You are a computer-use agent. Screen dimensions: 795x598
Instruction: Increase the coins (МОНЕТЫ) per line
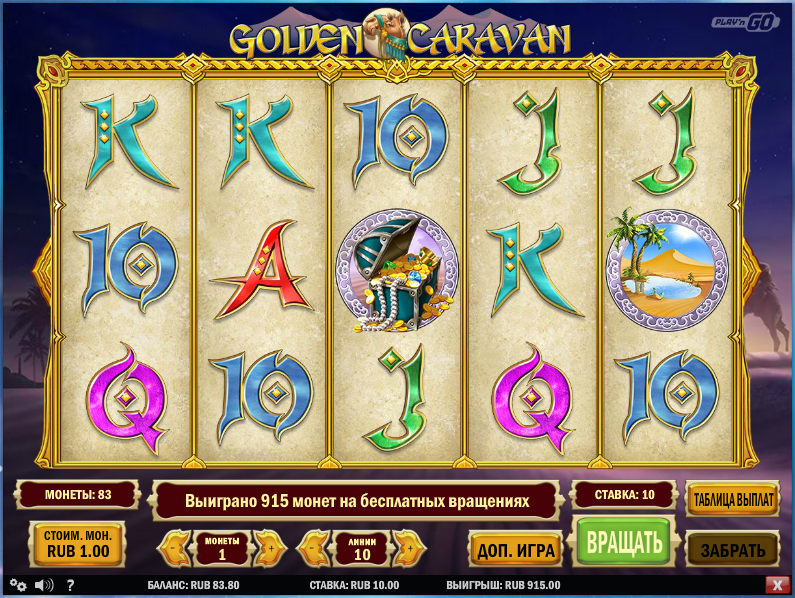[268, 548]
